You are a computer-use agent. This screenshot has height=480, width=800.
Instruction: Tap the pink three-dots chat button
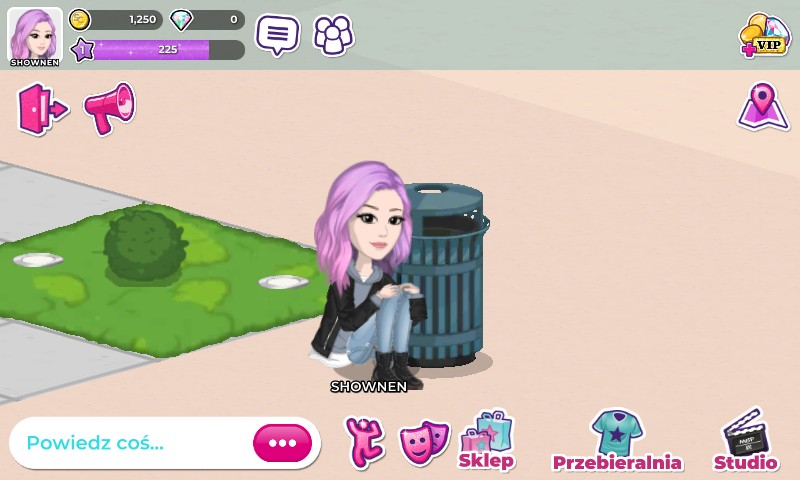(282, 443)
